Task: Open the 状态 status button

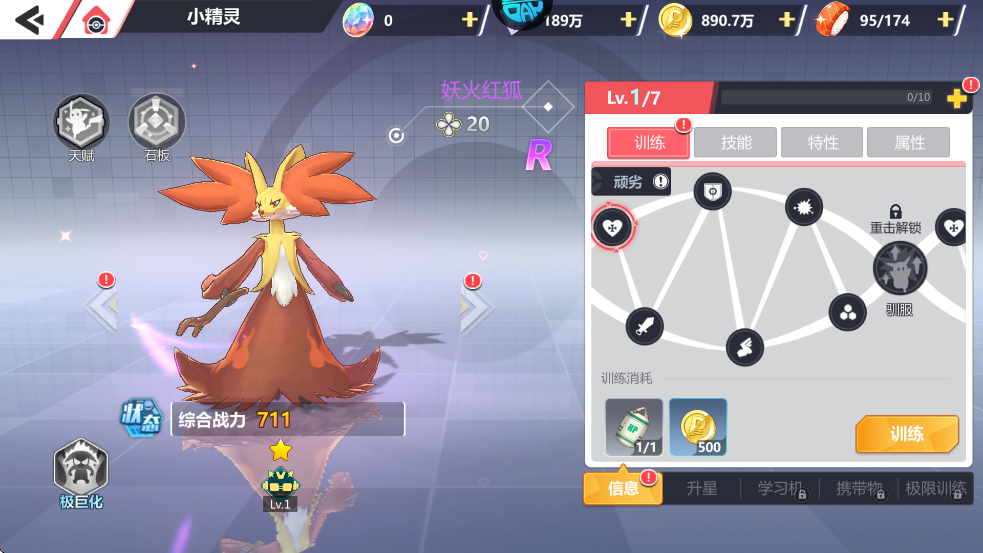Action: pos(142,419)
